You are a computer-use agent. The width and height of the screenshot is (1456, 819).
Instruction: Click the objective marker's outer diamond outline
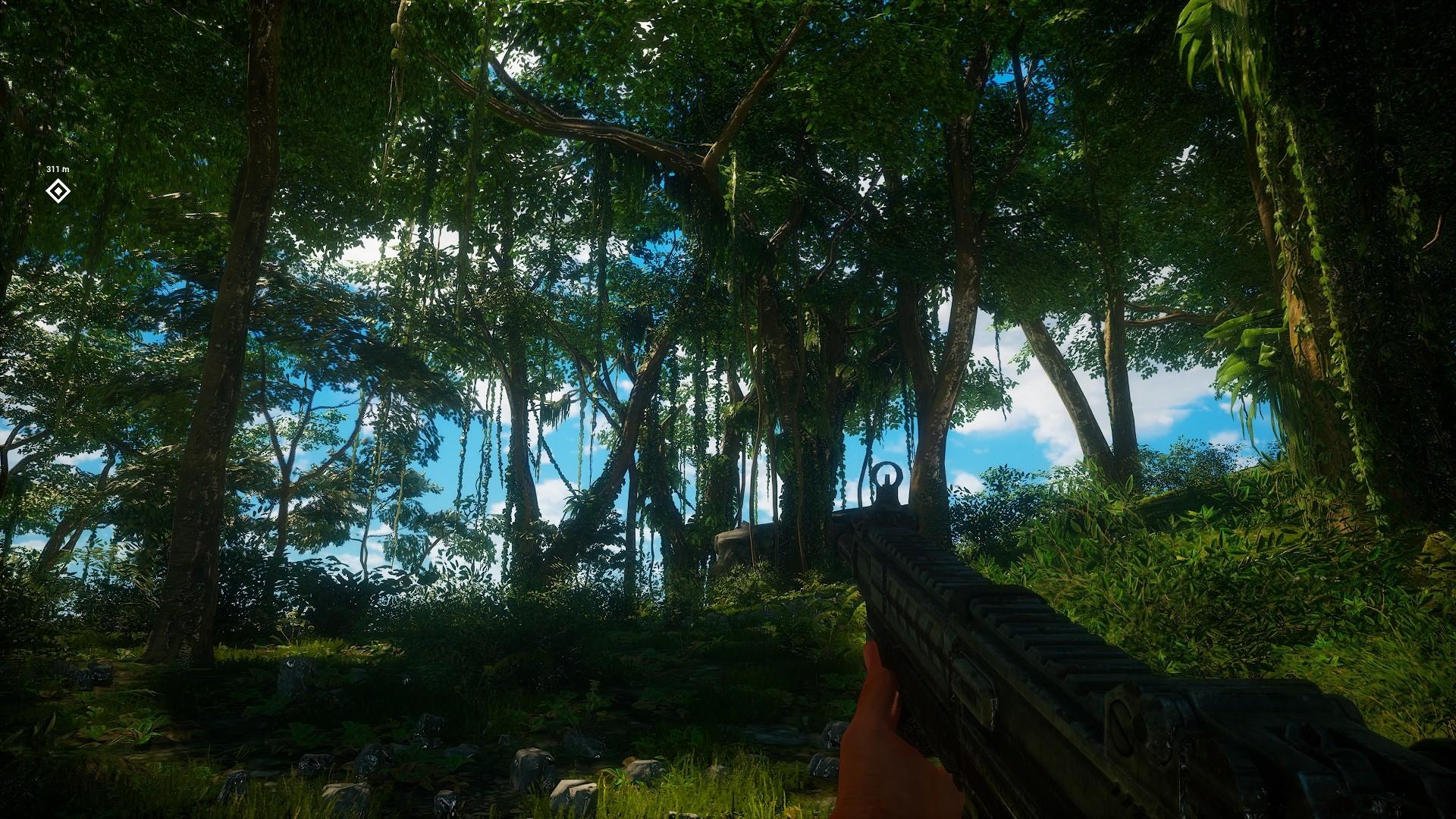click(x=53, y=186)
